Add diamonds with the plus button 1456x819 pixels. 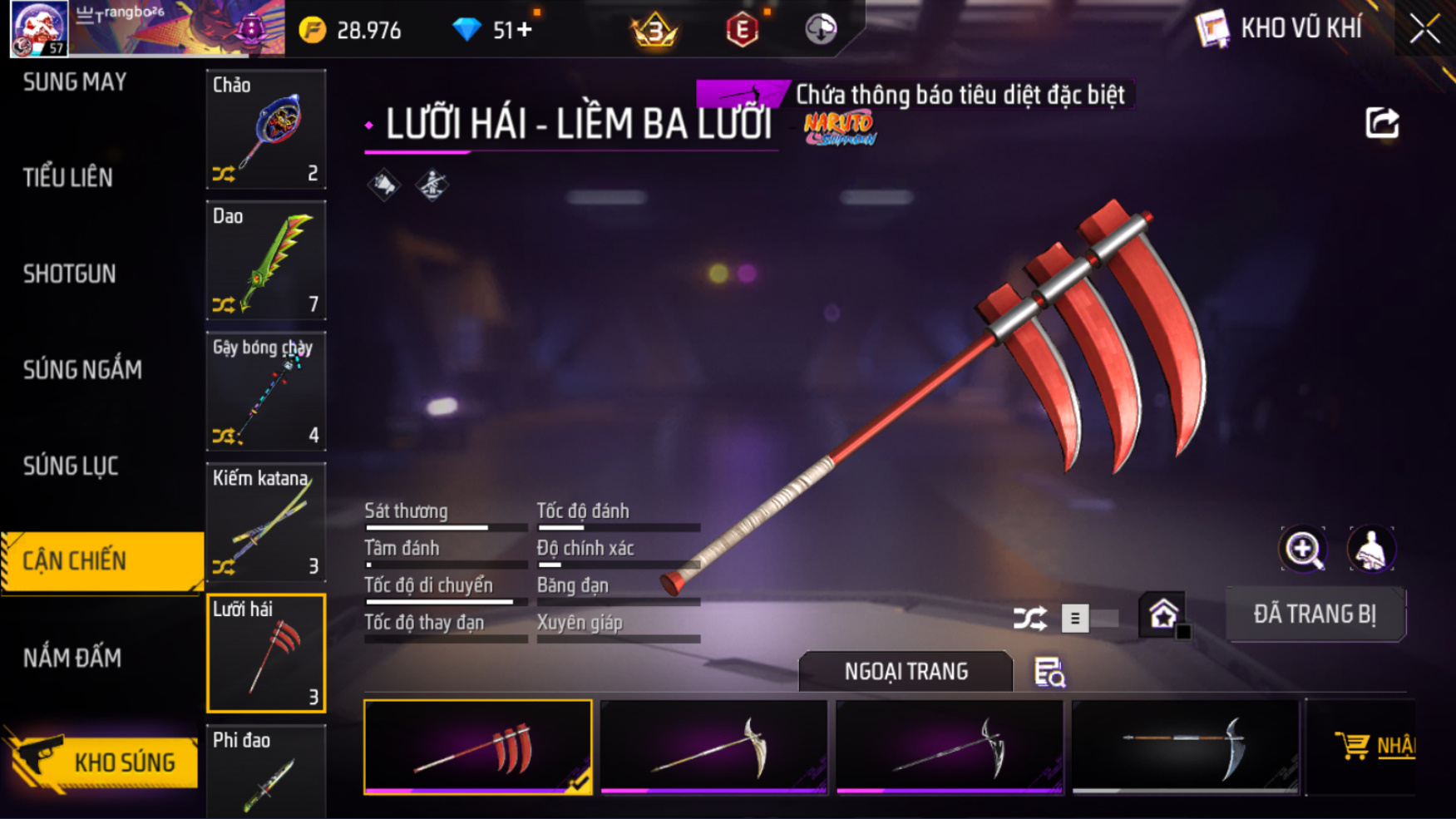point(525,31)
